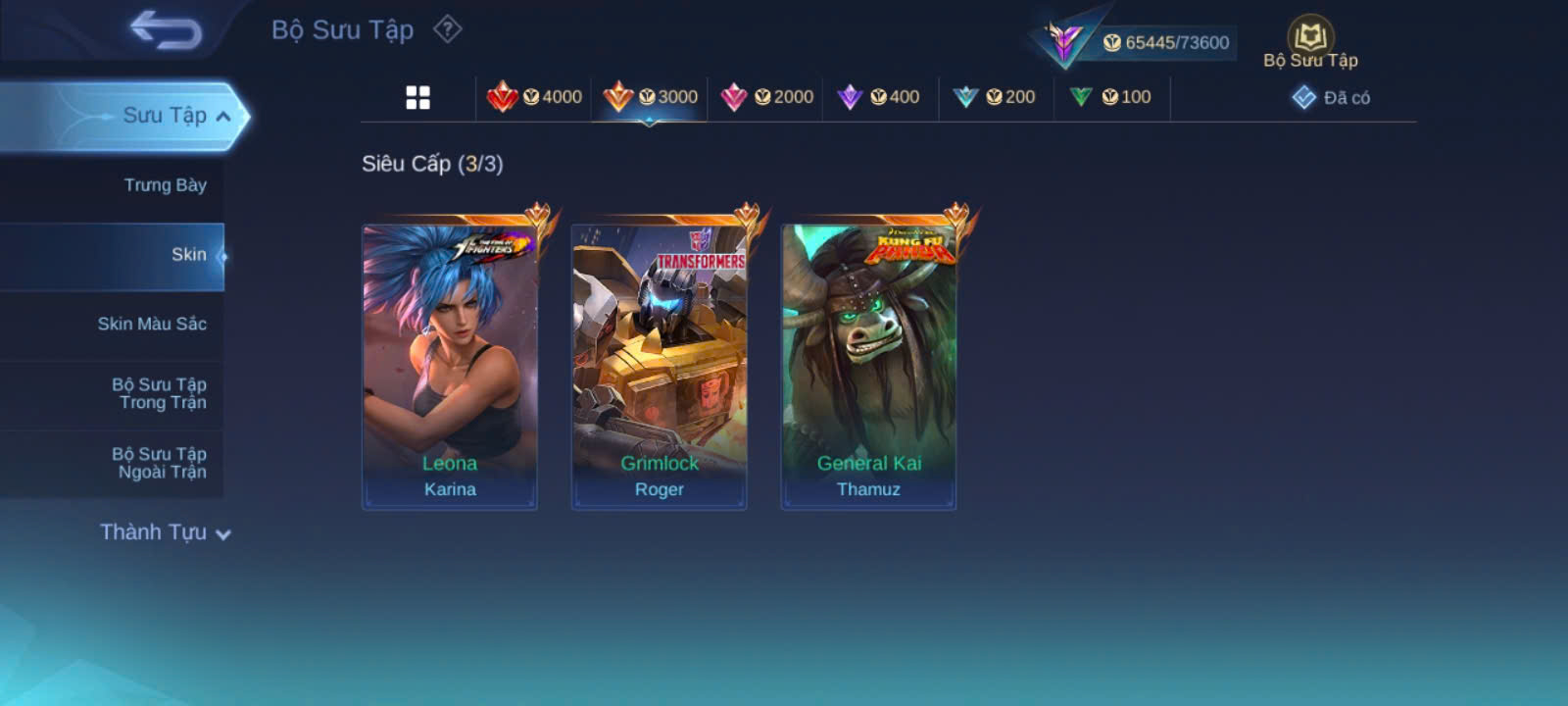Viewport: 1568px width, 706px height.
Task: Go back using the return arrow
Action: (x=166, y=29)
